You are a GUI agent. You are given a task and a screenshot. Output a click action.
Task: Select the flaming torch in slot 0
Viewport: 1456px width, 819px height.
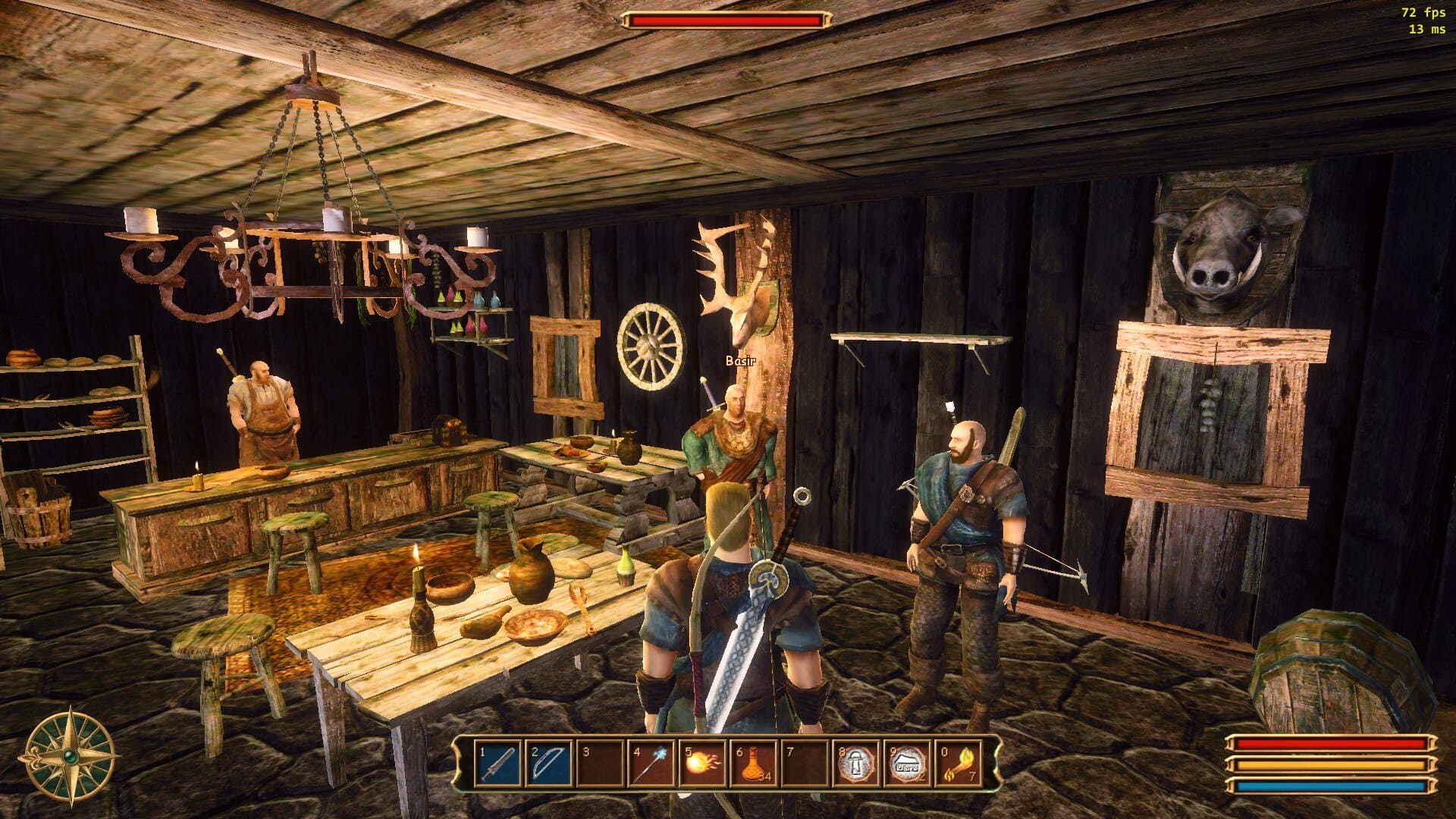(958, 763)
